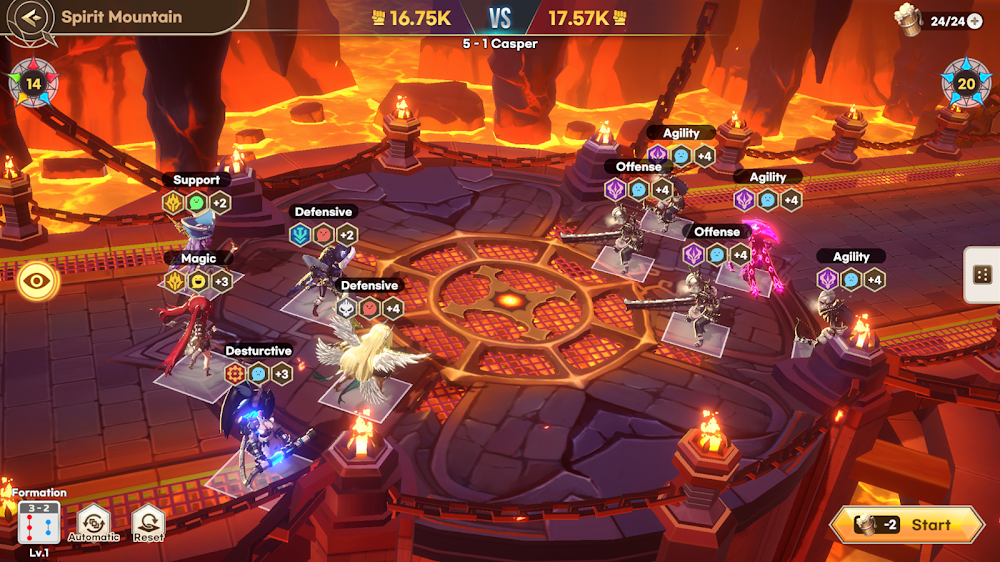This screenshot has width=1000, height=562.
Task: Show player team star level 14 badge
Action: click(33, 83)
